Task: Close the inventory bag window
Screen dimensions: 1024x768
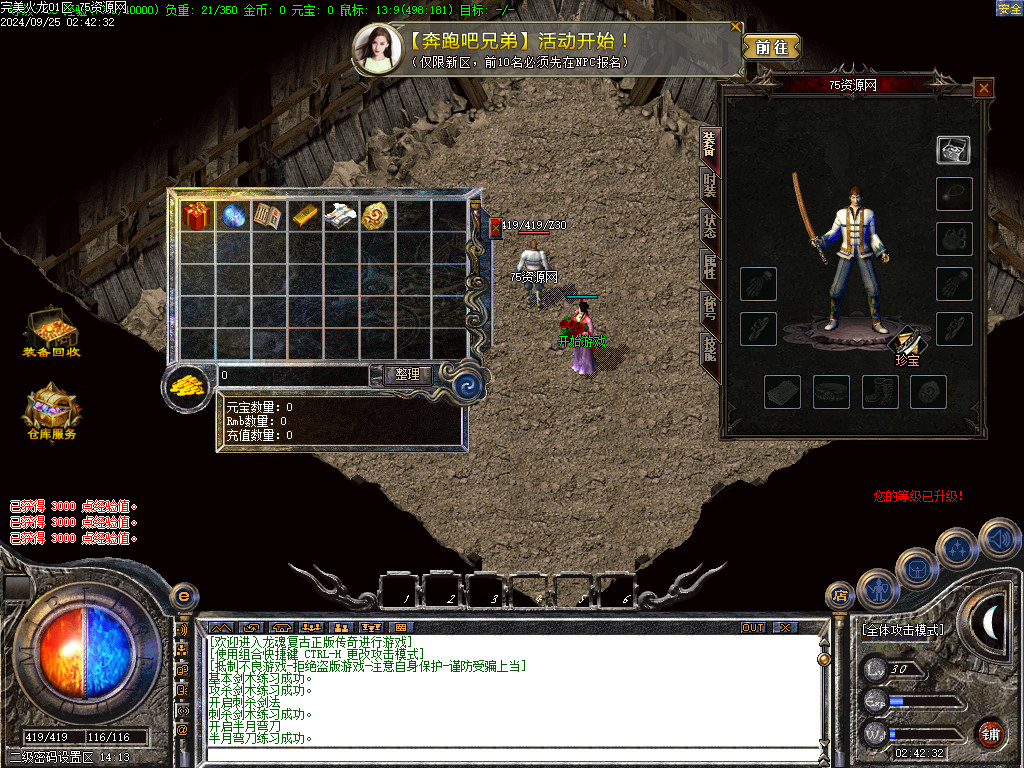Action: click(495, 229)
